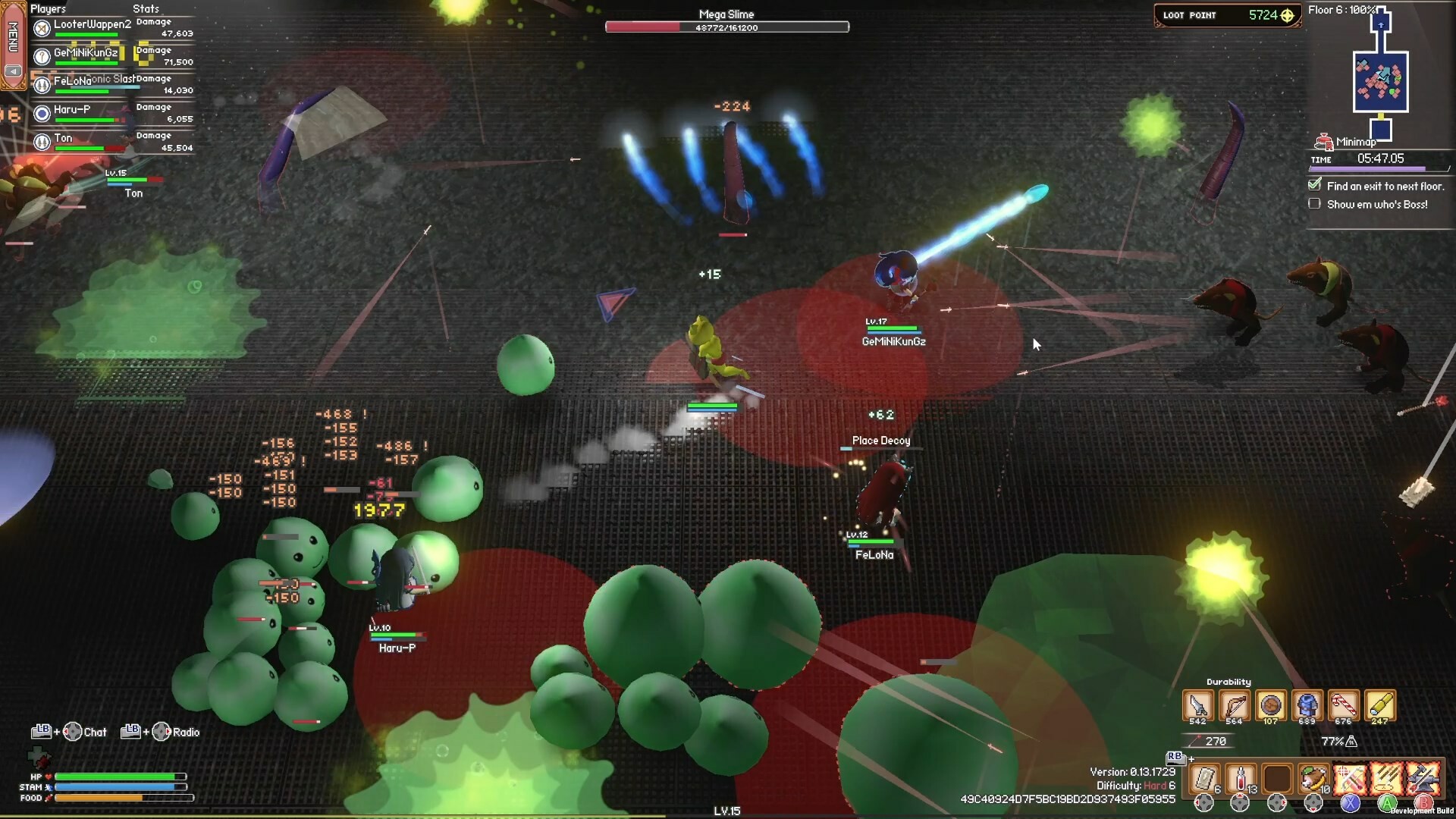1456x819 pixels.
Task: Click the blue armor durability icon
Action: pyautogui.click(x=1307, y=704)
